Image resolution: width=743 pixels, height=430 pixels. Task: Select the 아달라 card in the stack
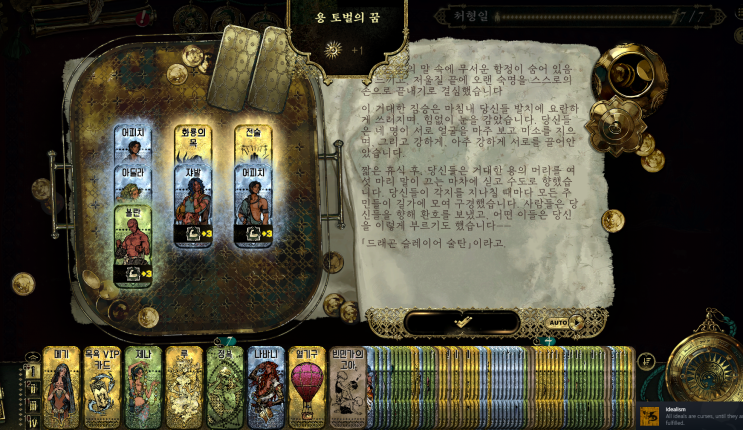pos(133,174)
